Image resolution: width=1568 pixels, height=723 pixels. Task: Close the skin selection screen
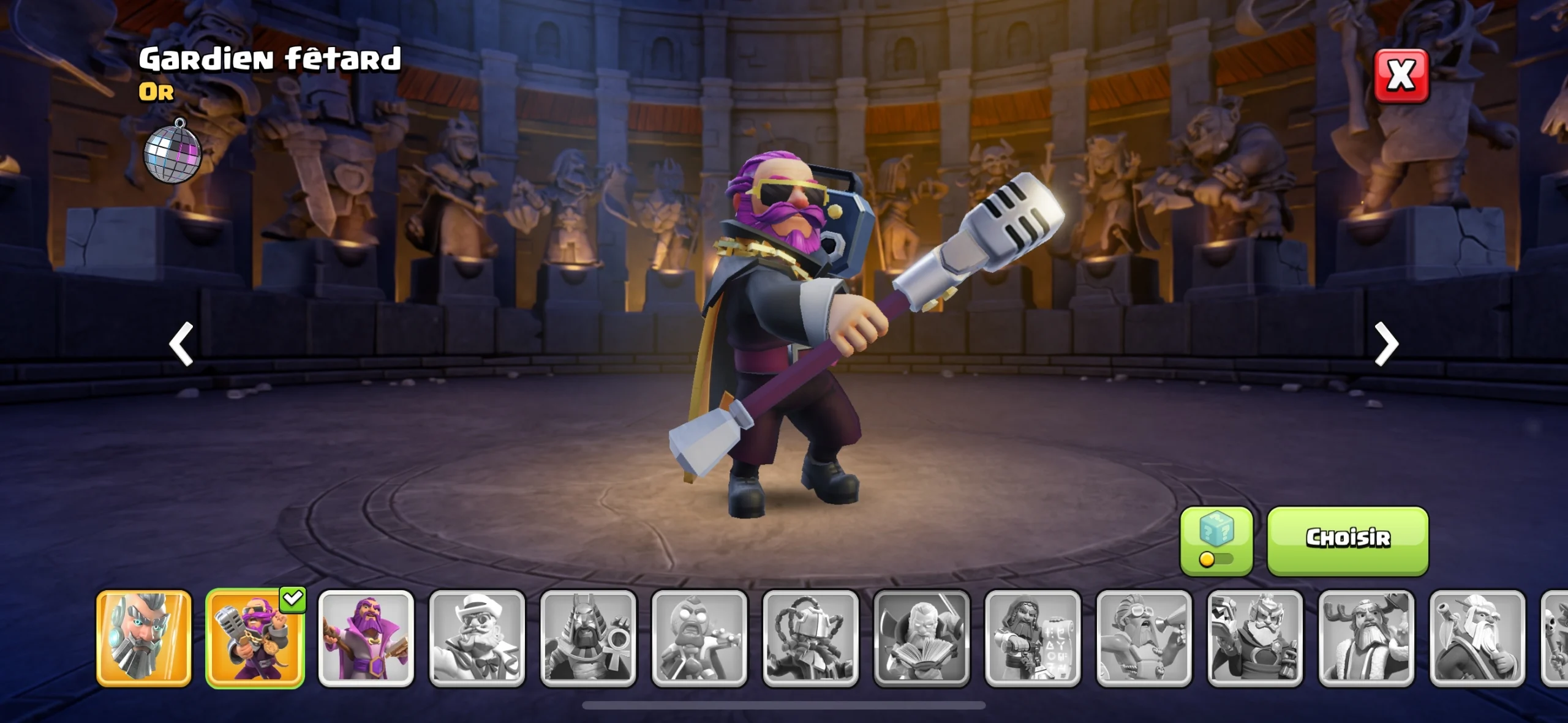(1401, 75)
